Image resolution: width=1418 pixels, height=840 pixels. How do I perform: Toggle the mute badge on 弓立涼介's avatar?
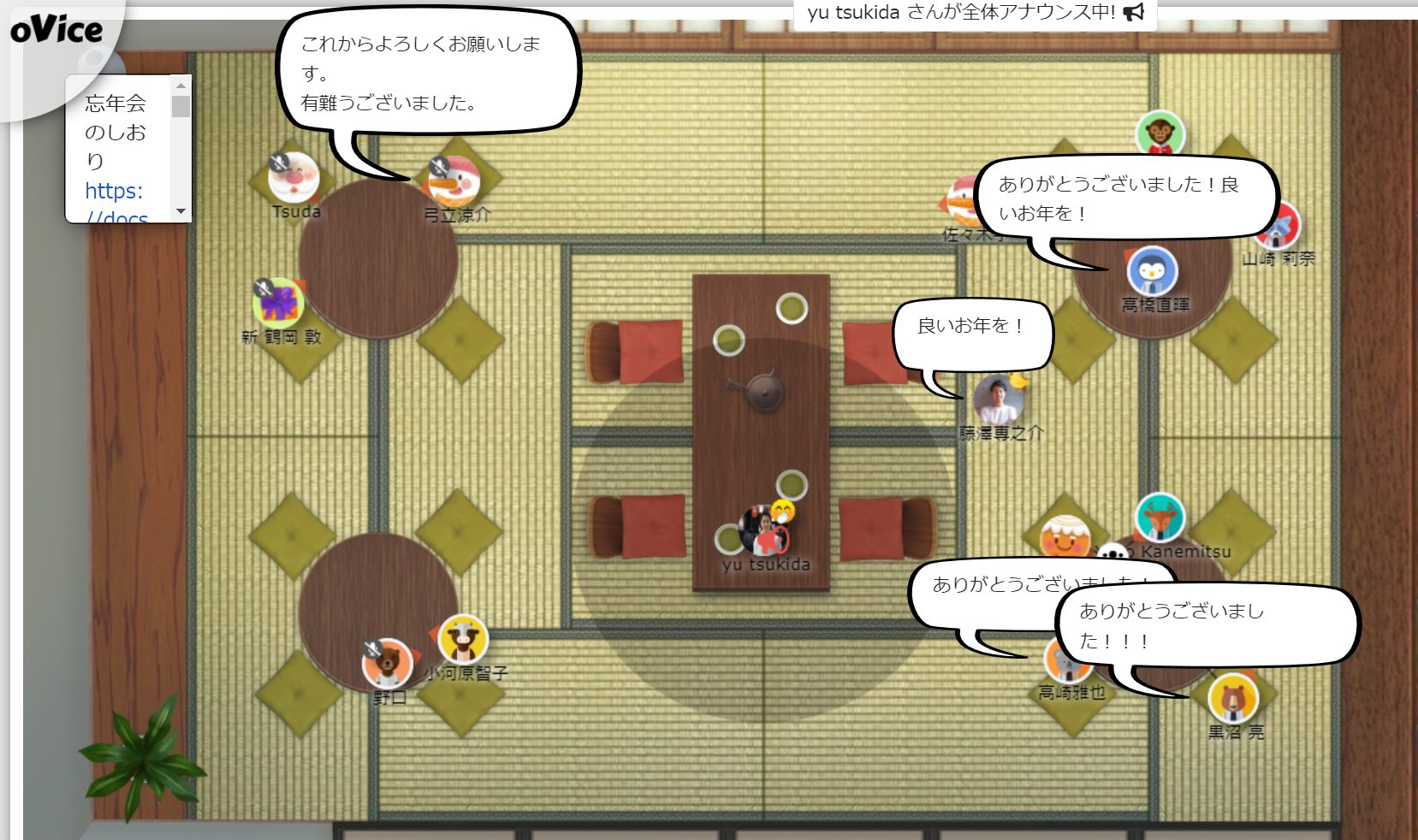[x=438, y=164]
